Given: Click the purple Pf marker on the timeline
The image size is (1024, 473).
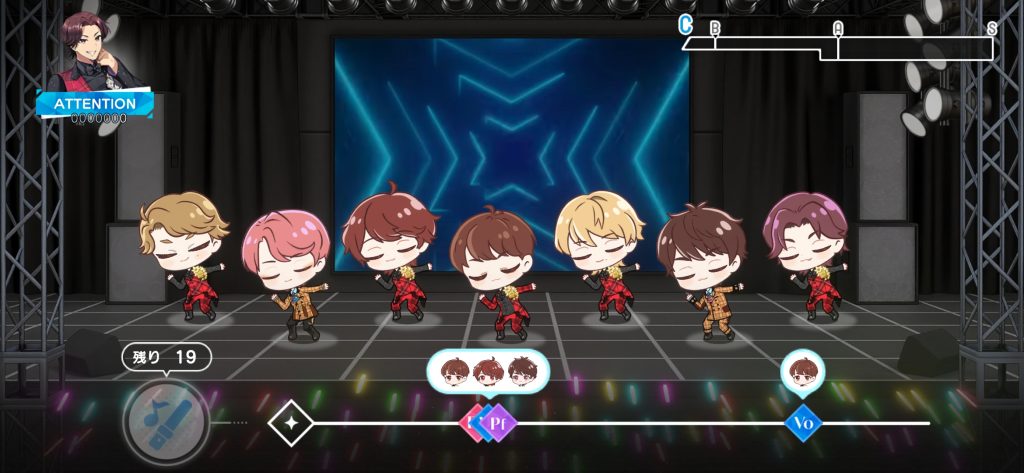Looking at the screenshot, I should [498, 423].
